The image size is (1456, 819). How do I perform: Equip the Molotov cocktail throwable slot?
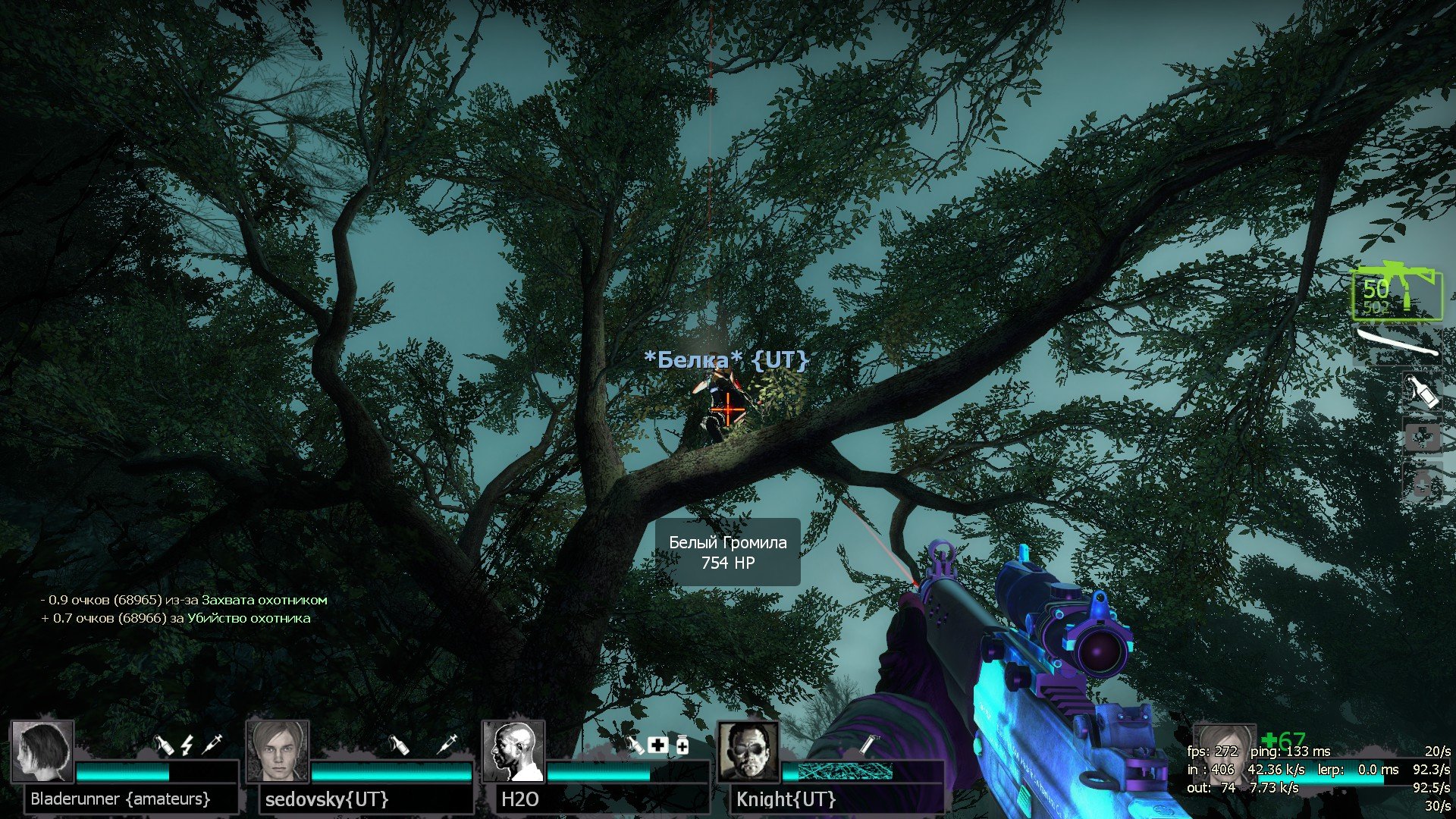(x=1421, y=391)
